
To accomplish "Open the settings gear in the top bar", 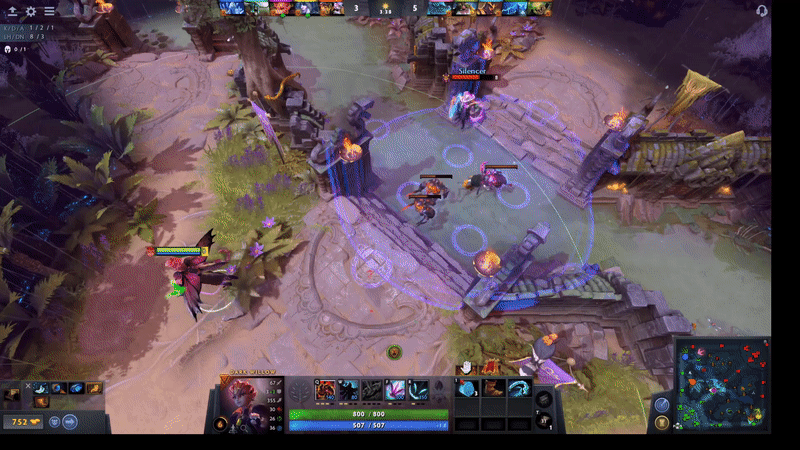I will [31, 11].
